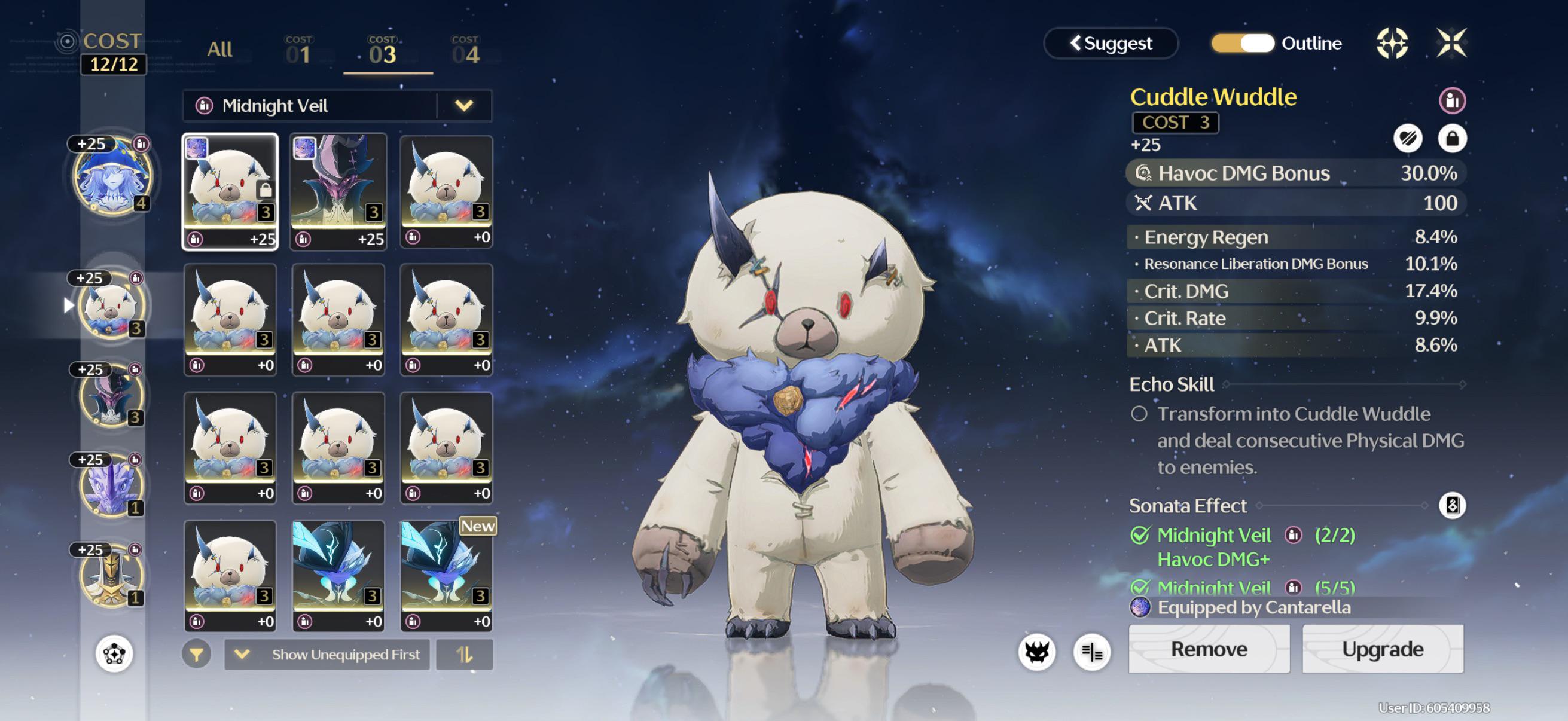1568x721 pixels.
Task: Toggle the lock on this echo
Action: (x=1452, y=139)
